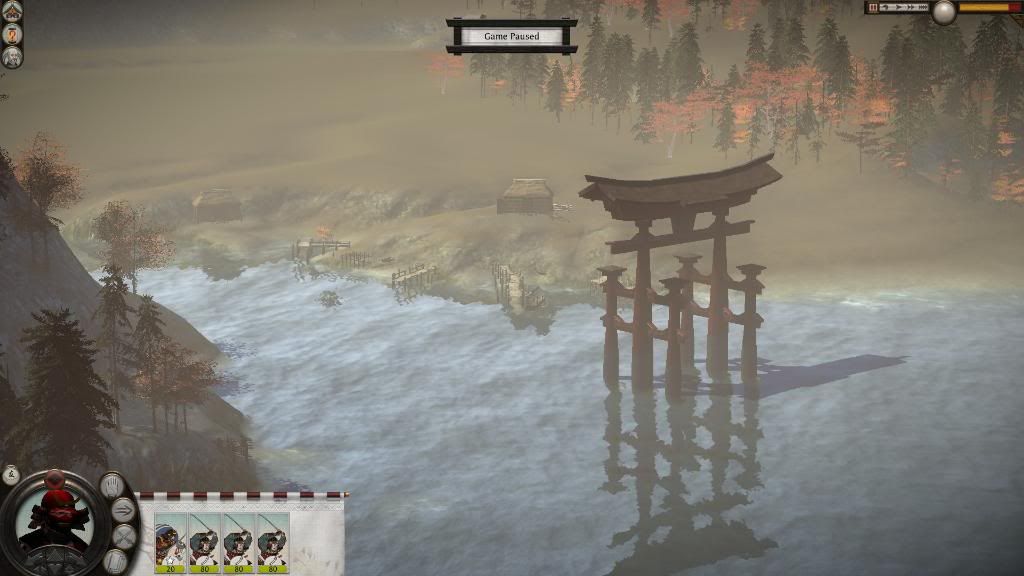Set battle speed to triple fast-forward
This screenshot has height=576, width=1024.
point(922,7)
